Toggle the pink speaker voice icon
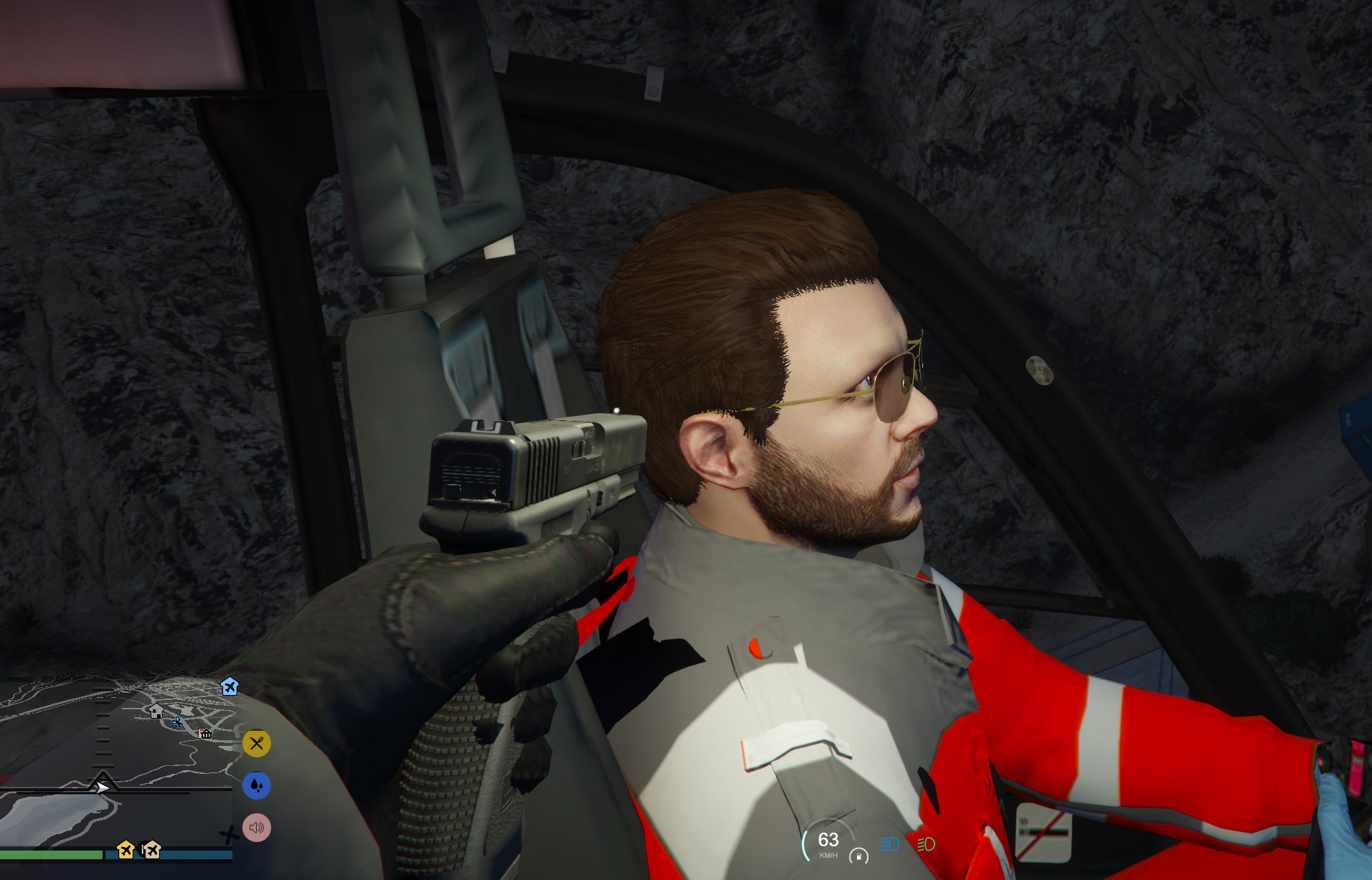1372x880 pixels. [257, 828]
